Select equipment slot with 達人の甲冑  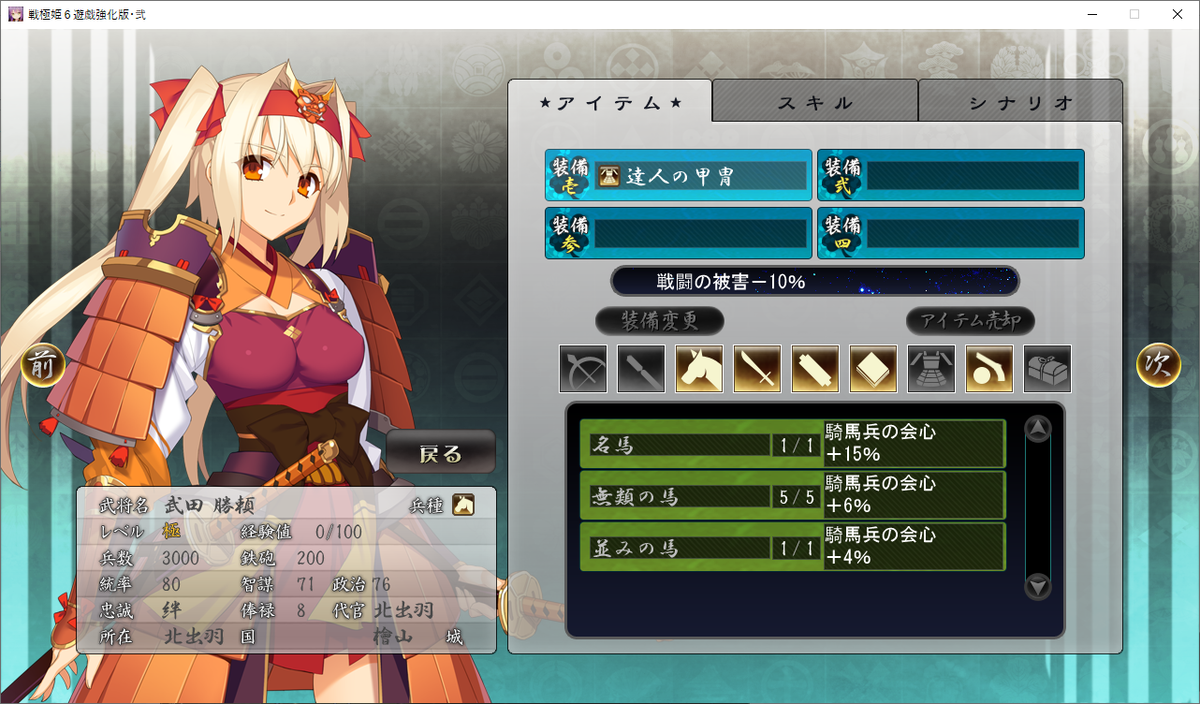coord(678,176)
